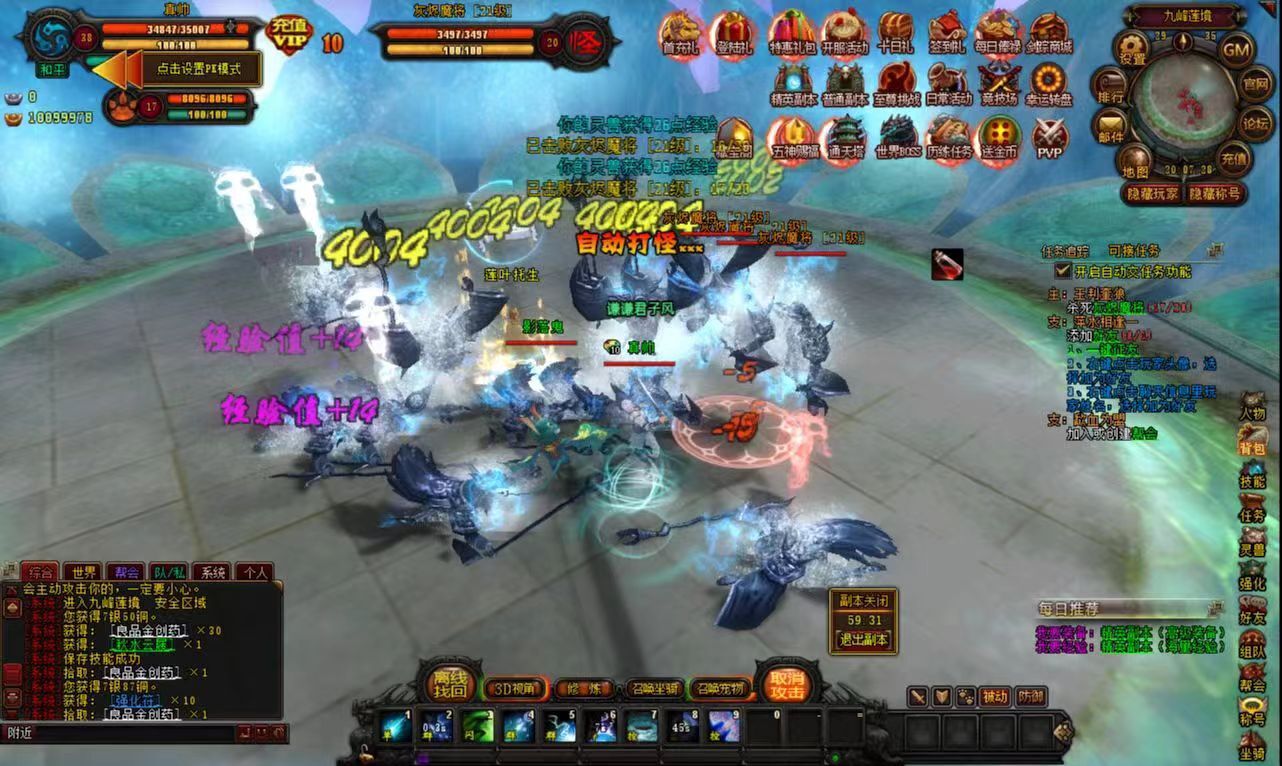This screenshot has height=766, width=1282.
Task: Click 取消攻击 cancel attack button
Action: (x=786, y=684)
